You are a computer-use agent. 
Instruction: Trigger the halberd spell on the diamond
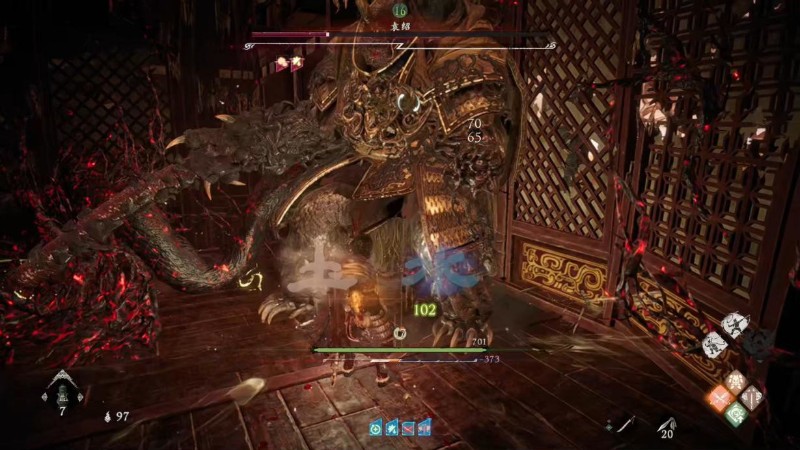(x=751, y=397)
